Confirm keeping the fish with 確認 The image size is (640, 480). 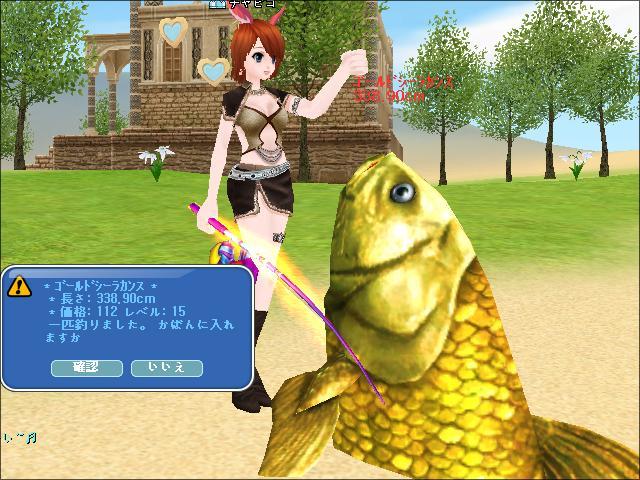[86, 368]
